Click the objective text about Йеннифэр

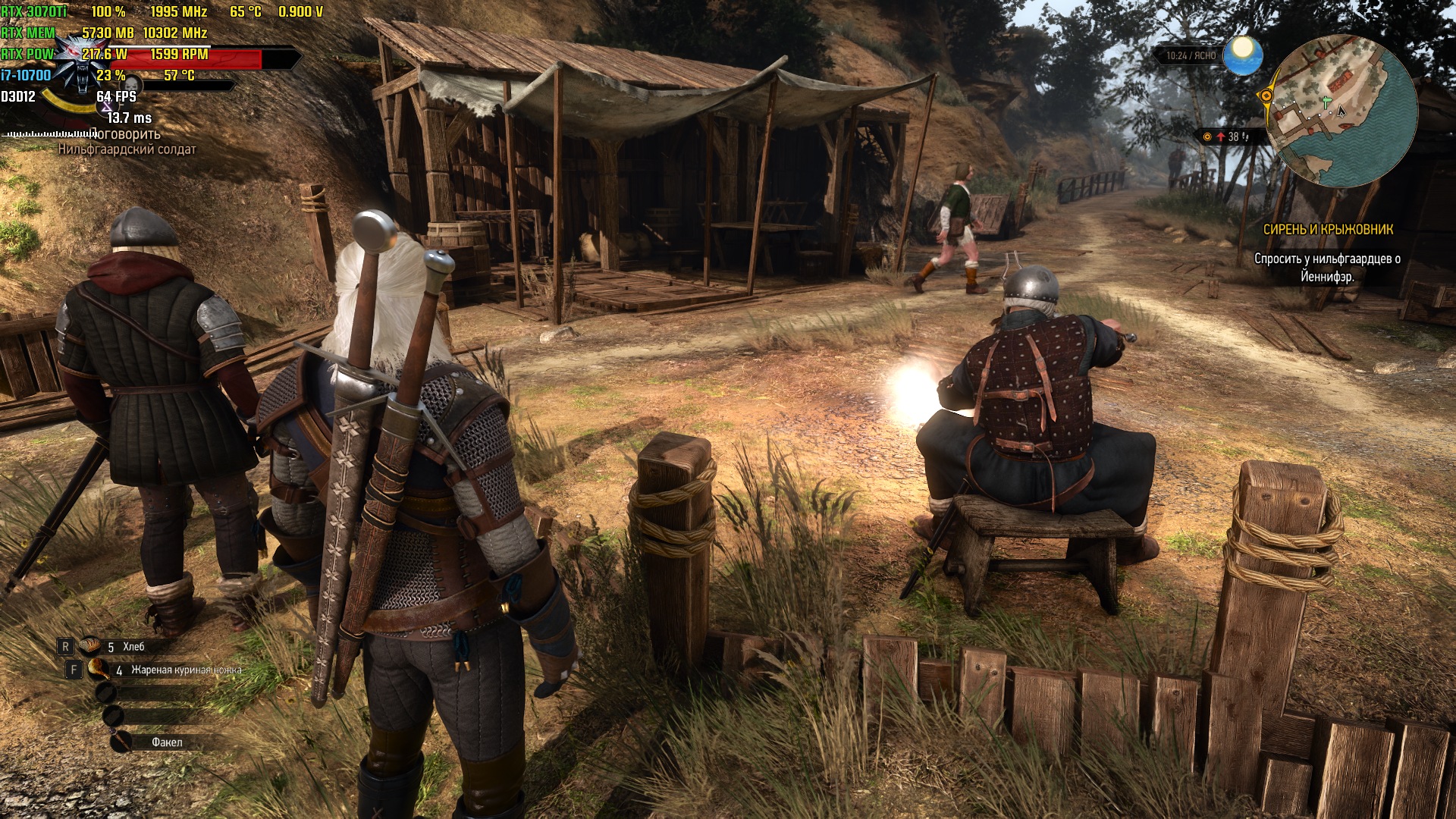pyautogui.click(x=1327, y=268)
